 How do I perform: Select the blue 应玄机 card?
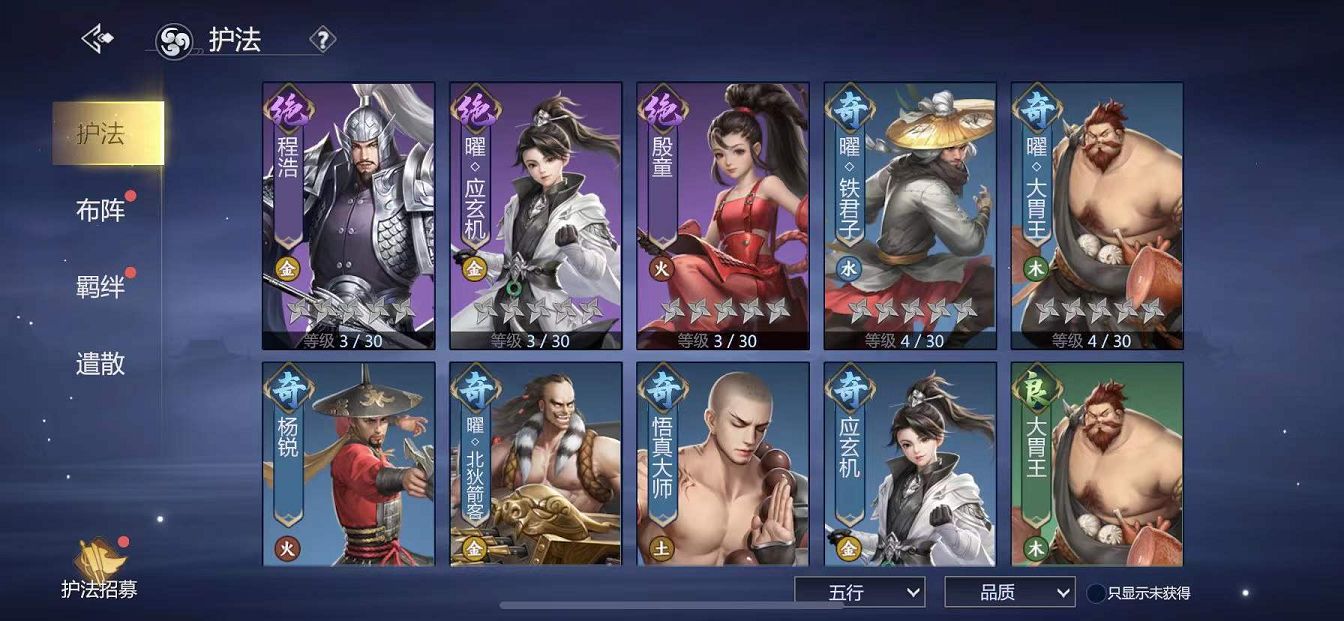909,463
